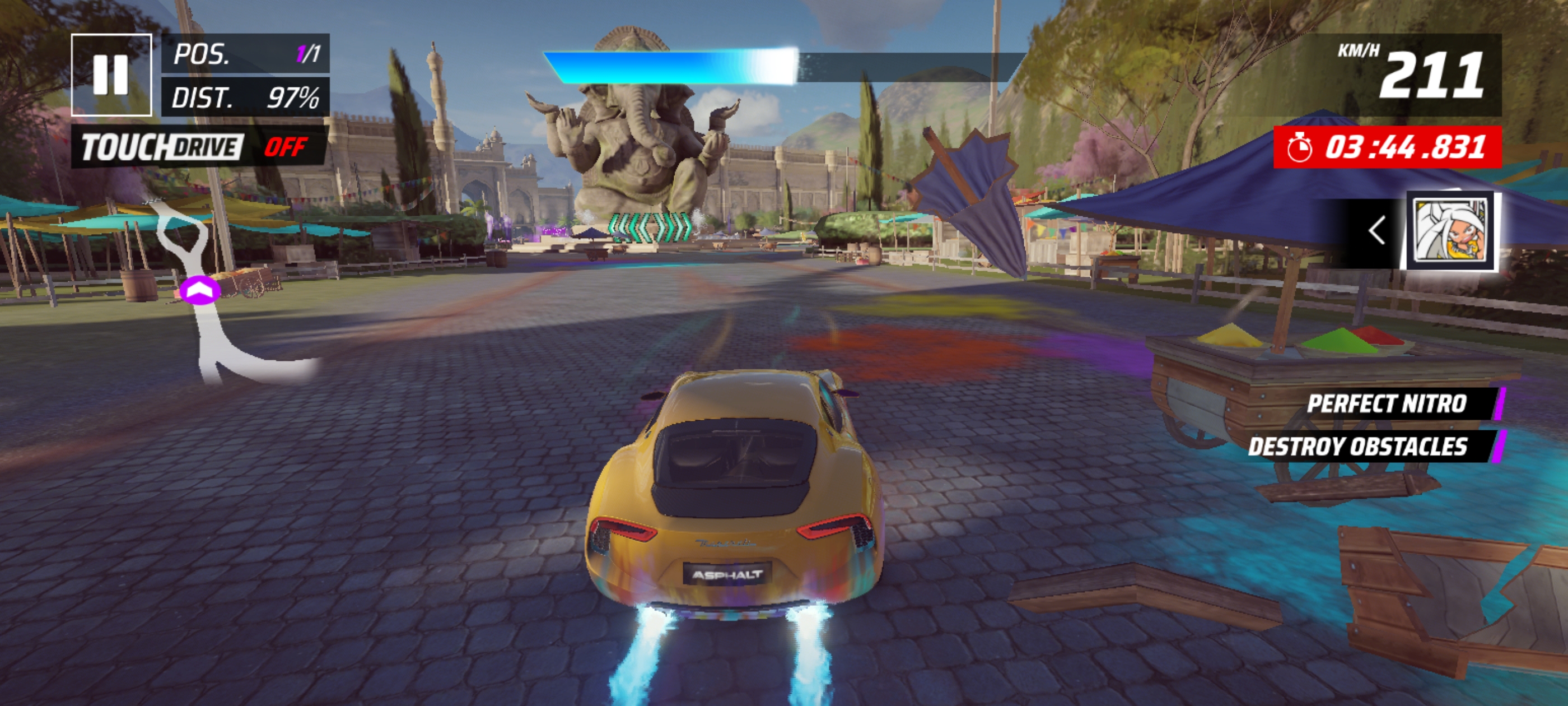Expand the panel with the left arrow

coord(1377,231)
